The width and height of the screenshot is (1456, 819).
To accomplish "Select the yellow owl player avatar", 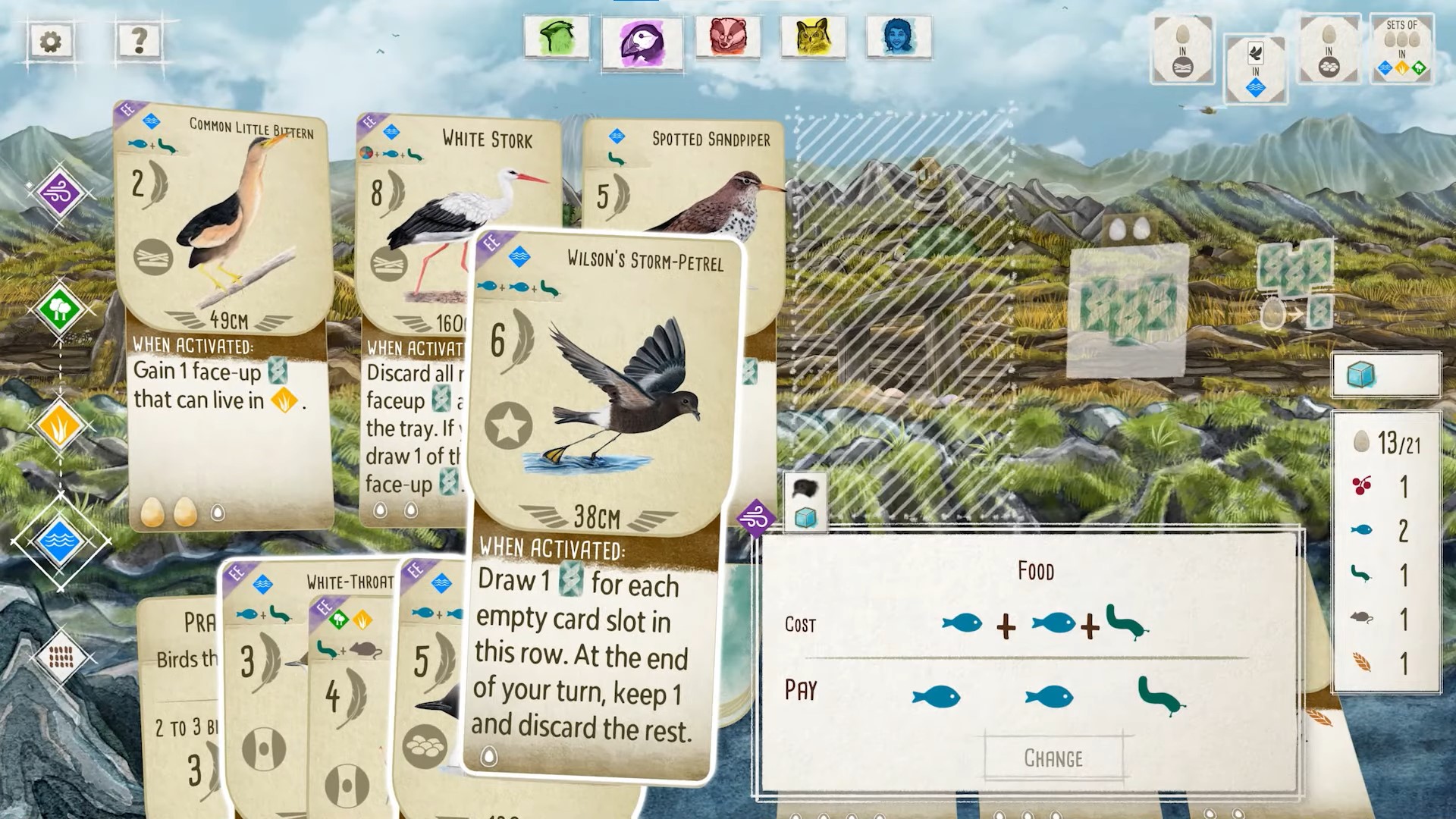I will click(x=813, y=36).
